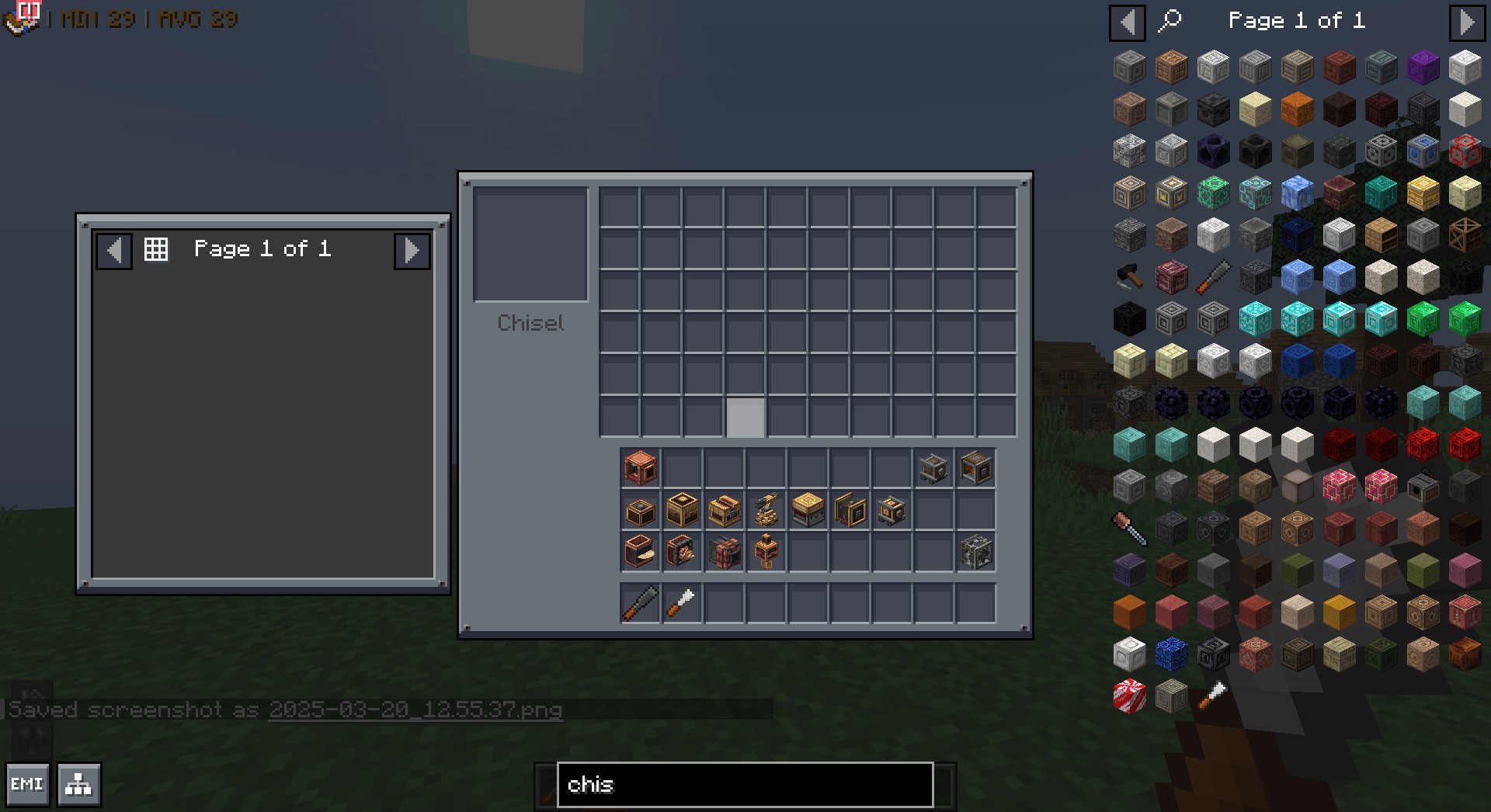Open the recipe tree button beside EMI
The width and height of the screenshot is (1491, 812).
point(78,784)
